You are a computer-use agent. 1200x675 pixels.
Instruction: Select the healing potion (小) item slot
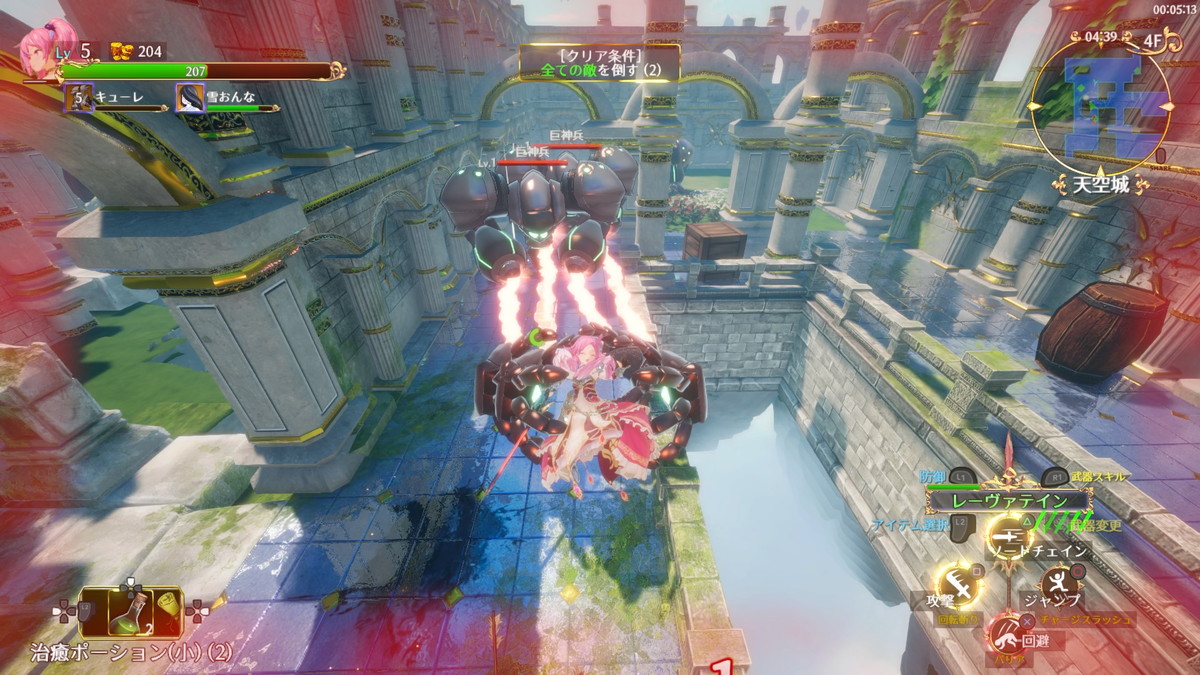[x=130, y=613]
